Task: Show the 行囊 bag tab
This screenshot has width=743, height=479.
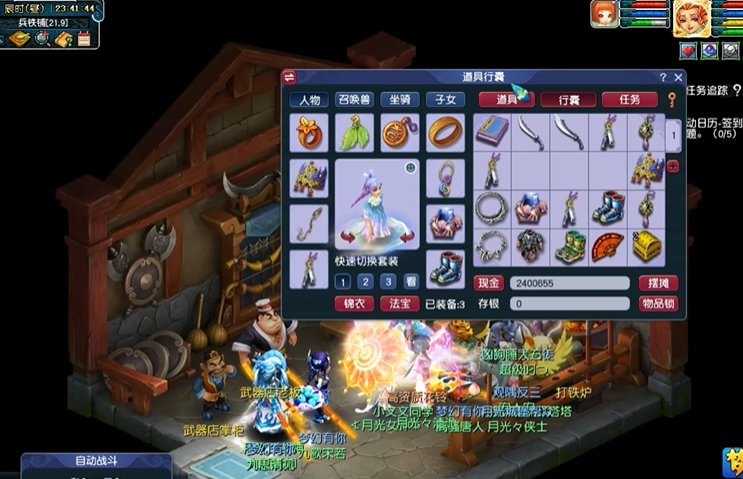Action: (x=568, y=100)
